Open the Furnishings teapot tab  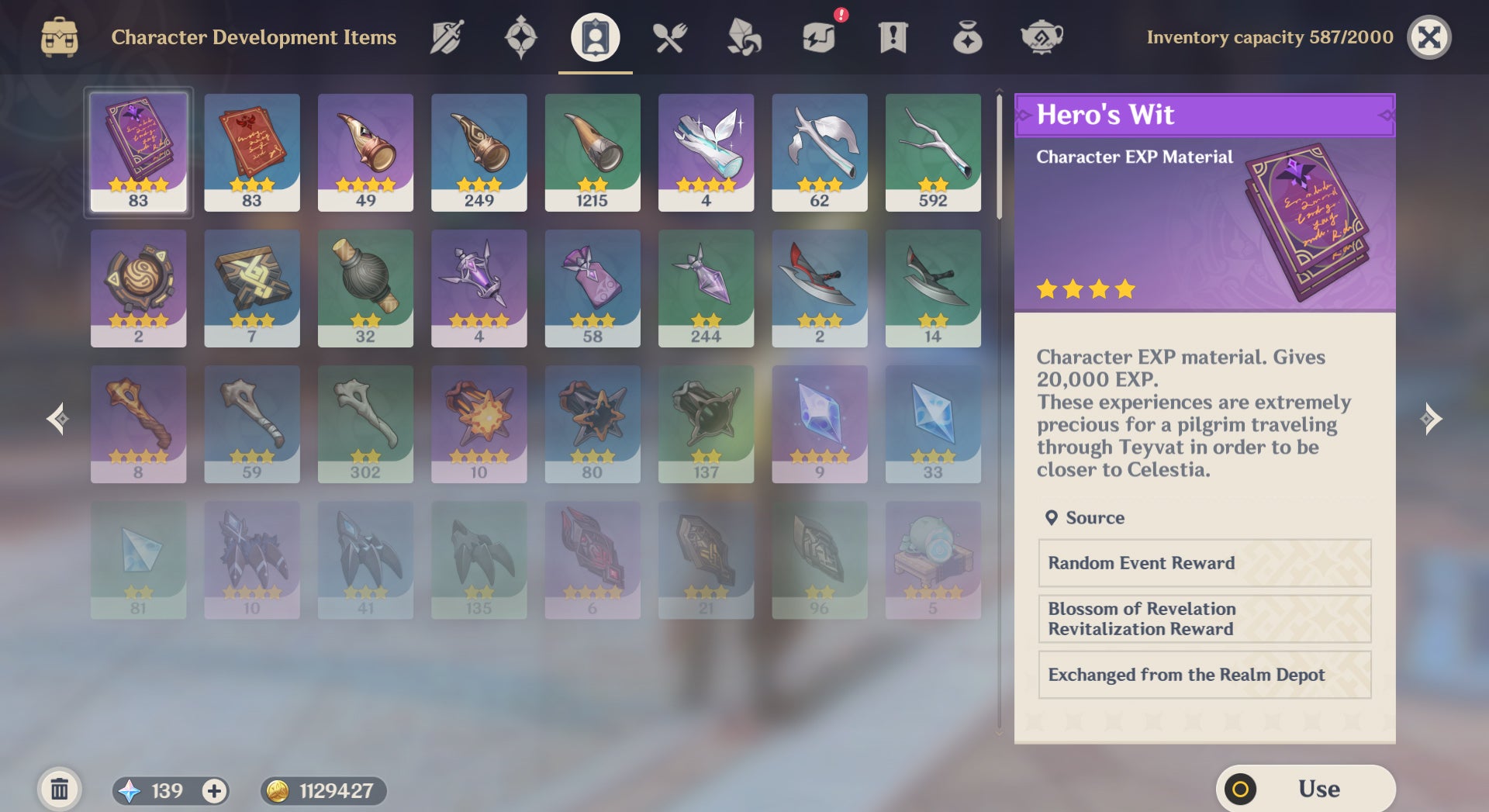1042,37
